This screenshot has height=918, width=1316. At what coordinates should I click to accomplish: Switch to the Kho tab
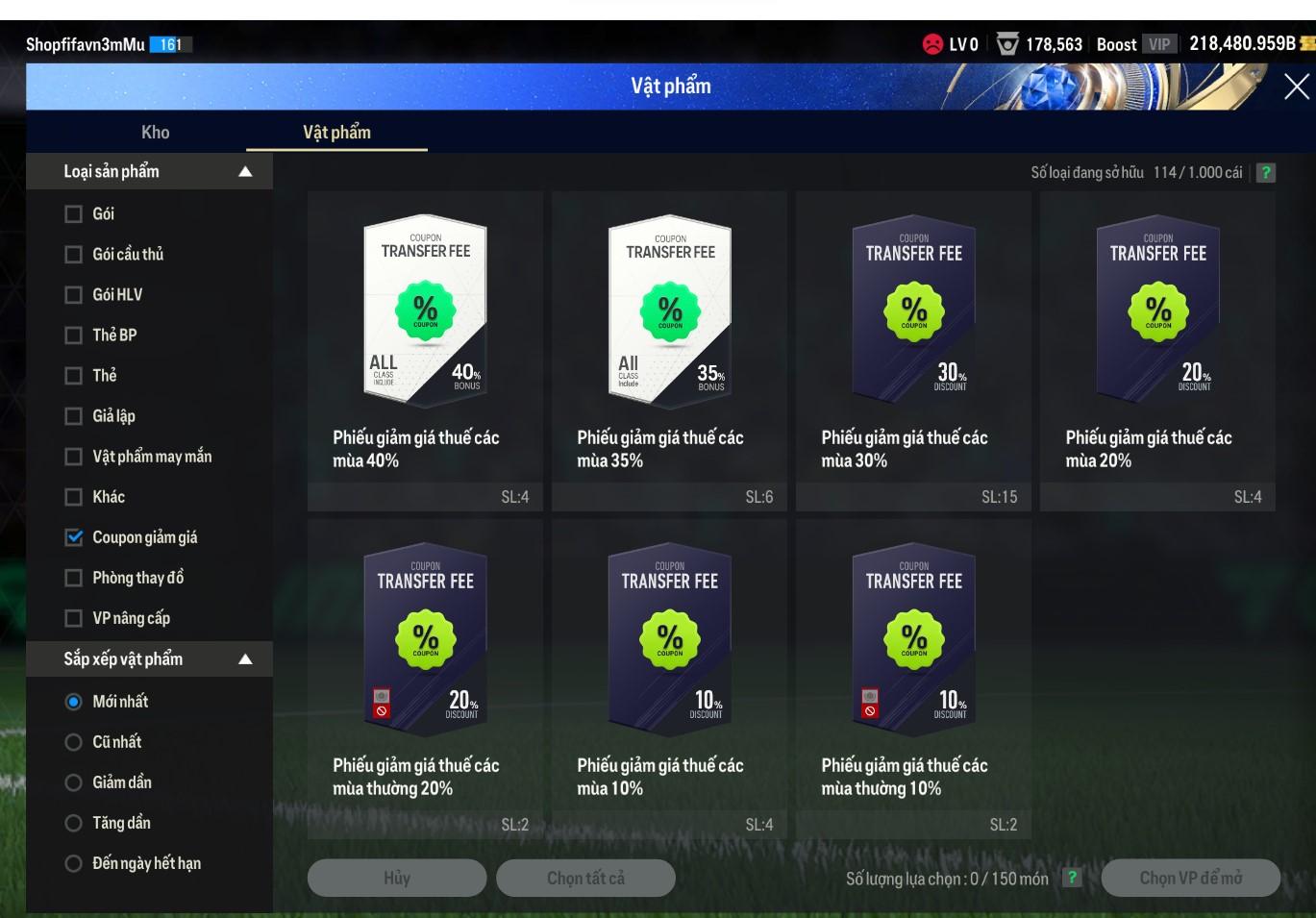tap(155, 133)
